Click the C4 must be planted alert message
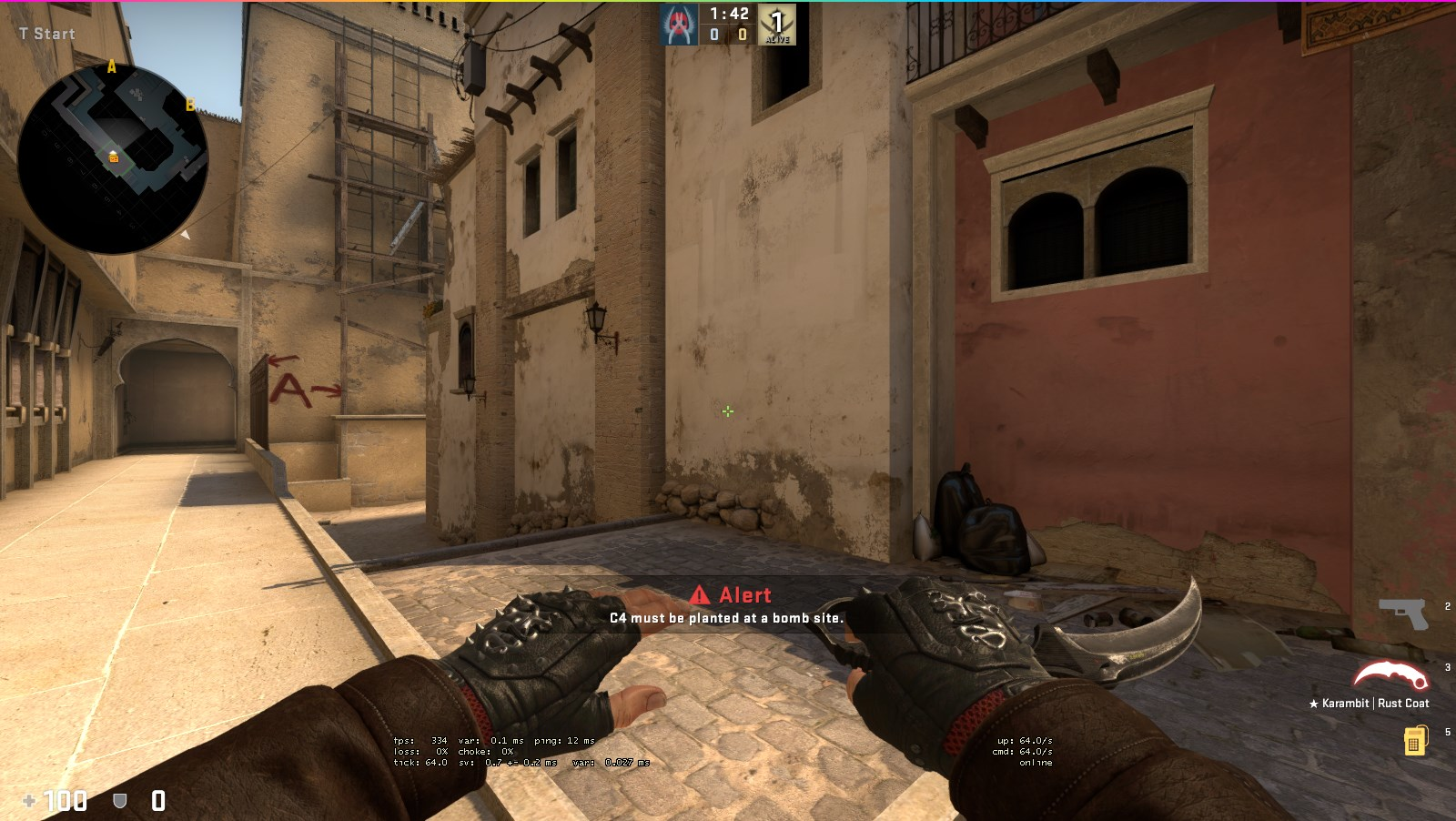The image size is (1456, 821). point(725,617)
